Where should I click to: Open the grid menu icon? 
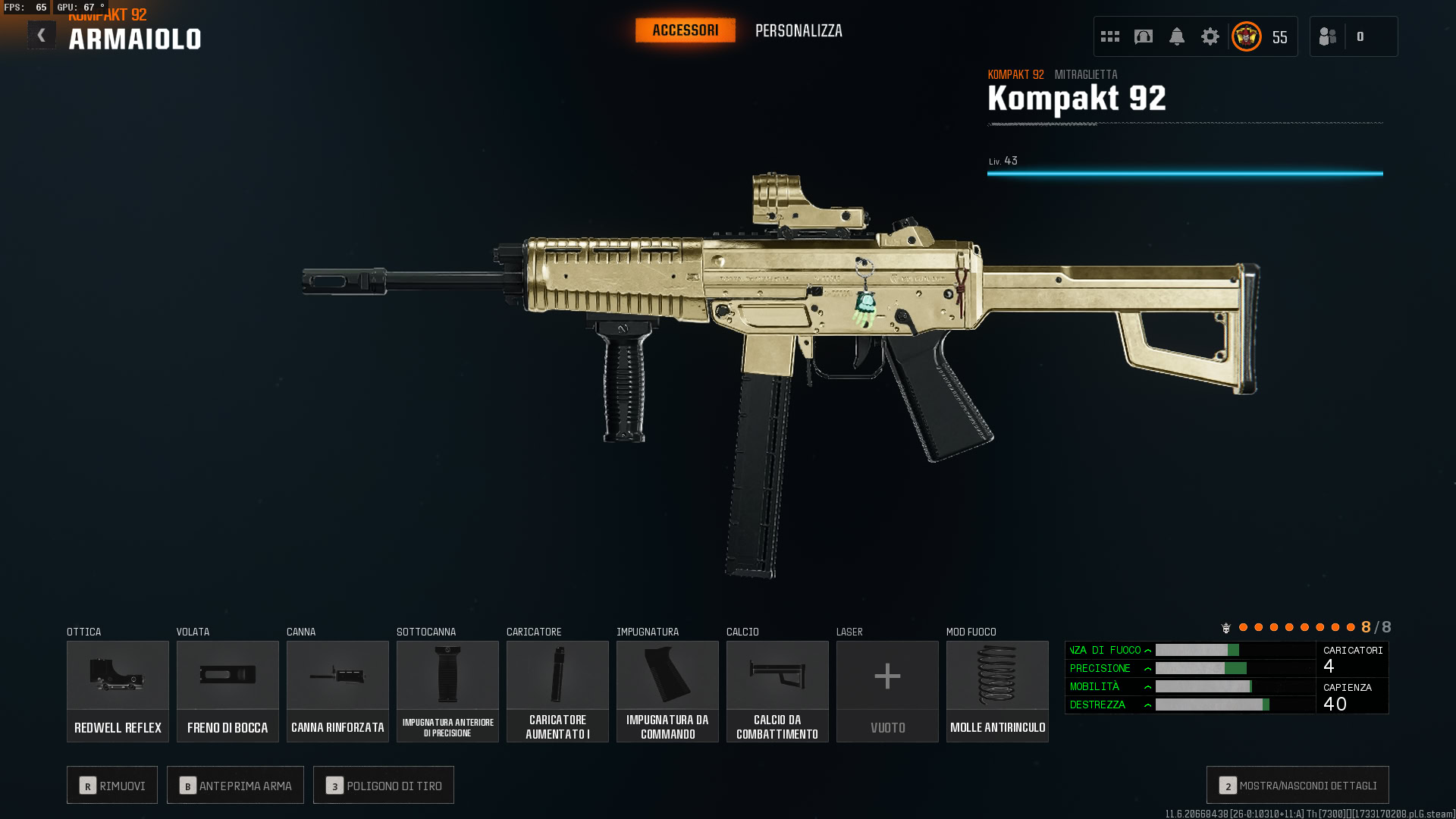[1110, 36]
